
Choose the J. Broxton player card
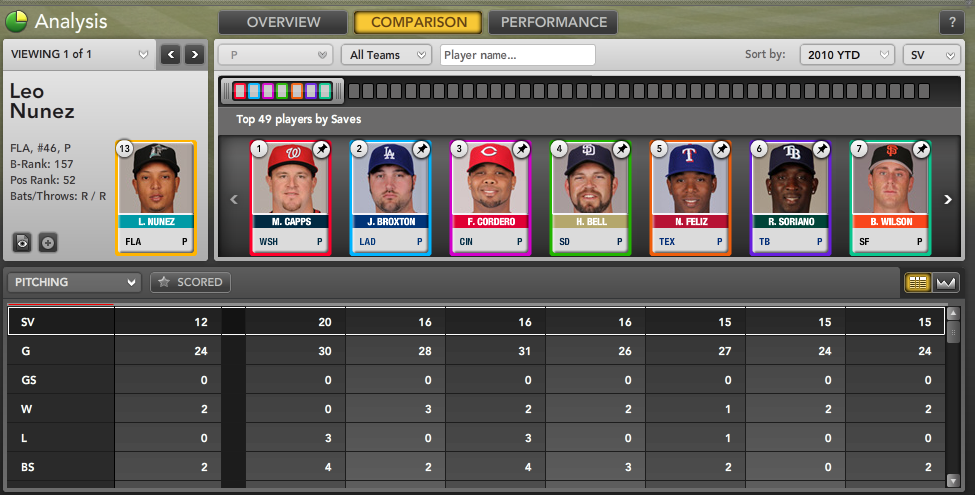pyautogui.click(x=390, y=198)
